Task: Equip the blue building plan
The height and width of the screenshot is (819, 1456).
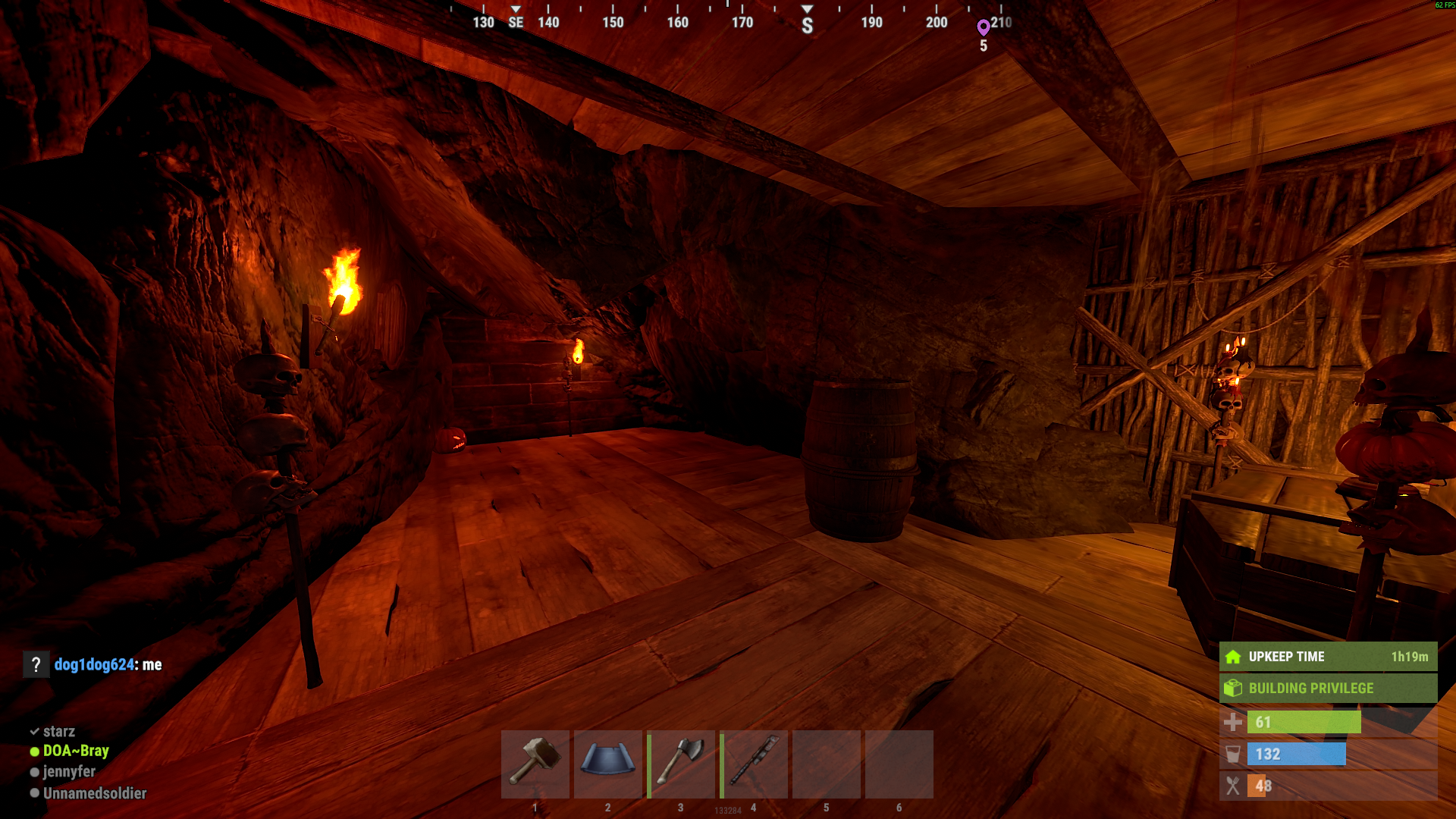Action: point(607,764)
